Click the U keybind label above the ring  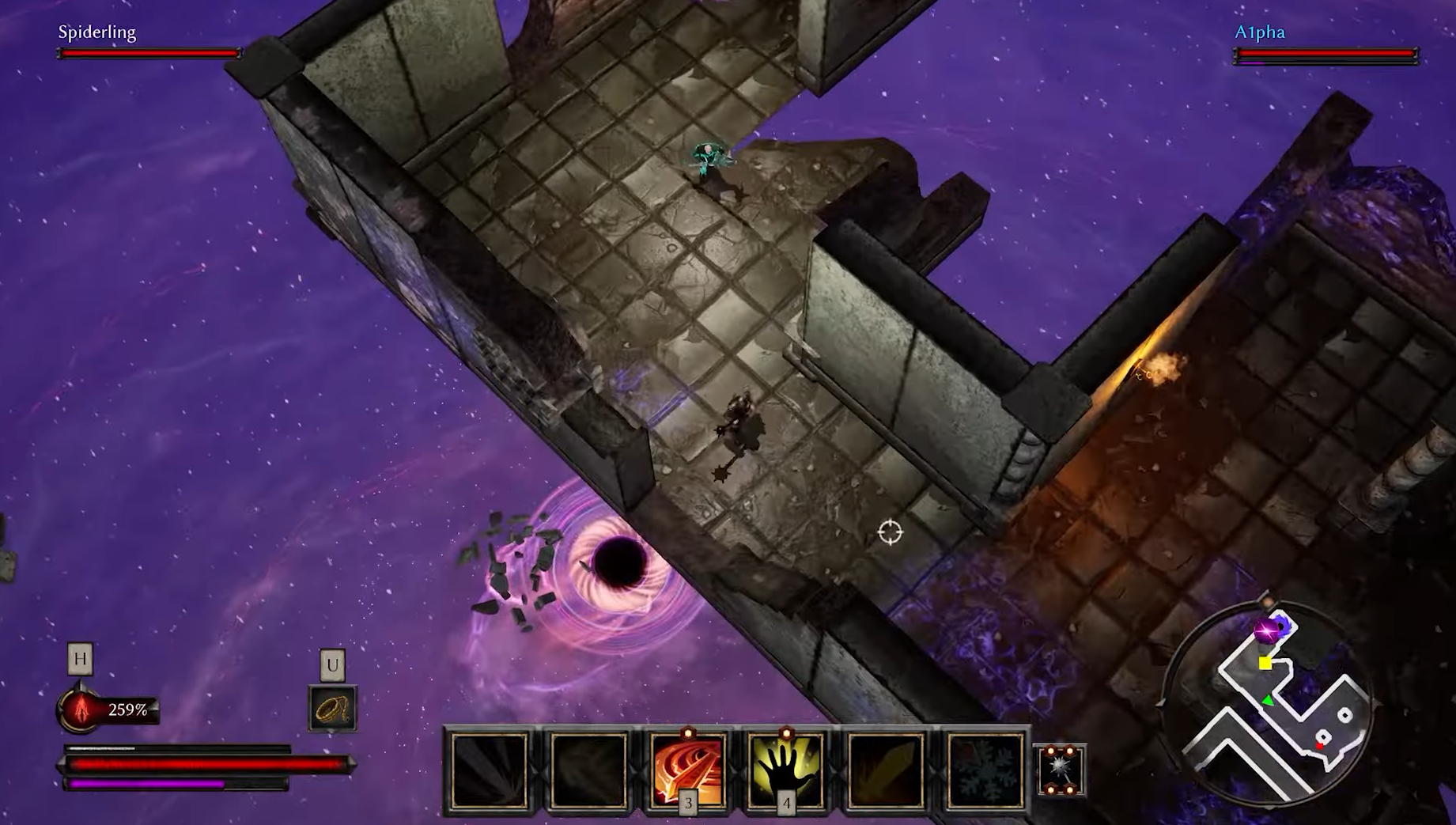click(331, 664)
